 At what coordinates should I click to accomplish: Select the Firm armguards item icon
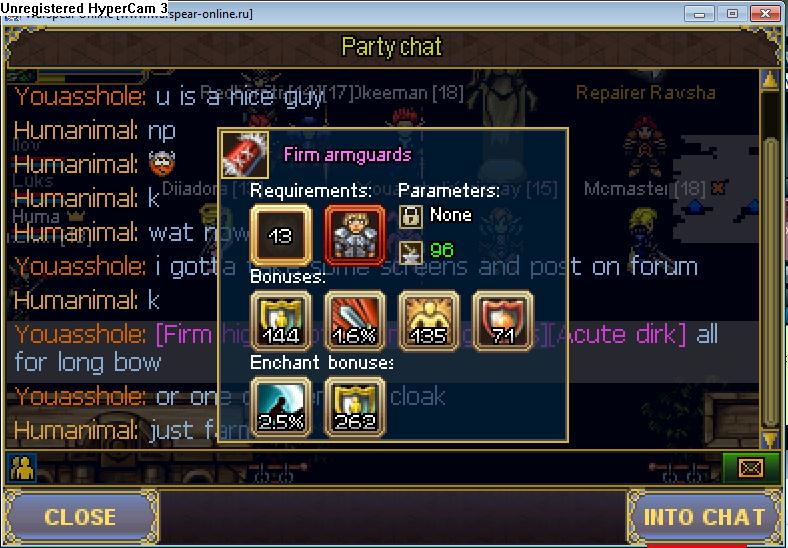point(244,156)
